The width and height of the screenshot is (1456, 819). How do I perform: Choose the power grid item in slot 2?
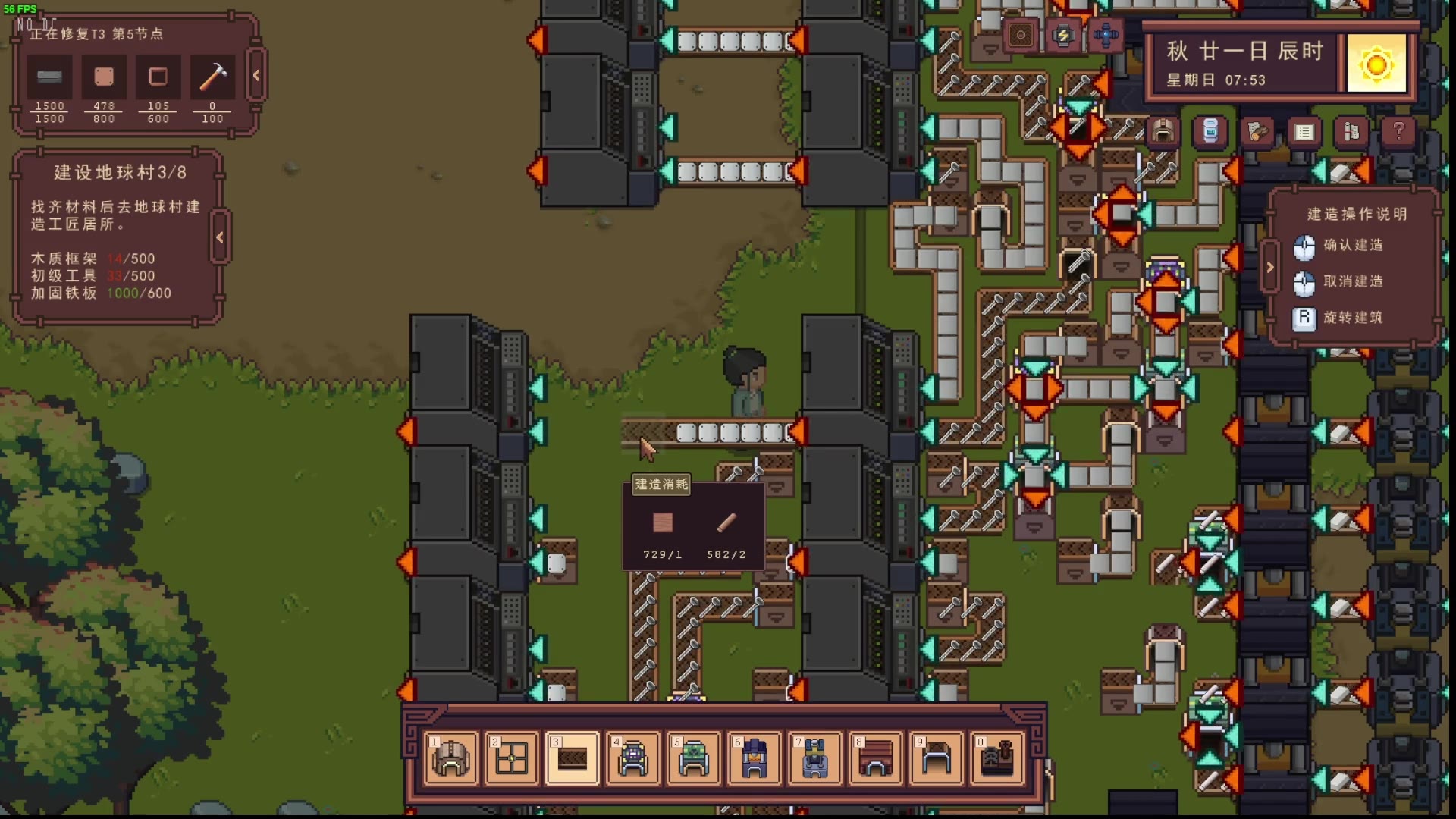(x=512, y=758)
